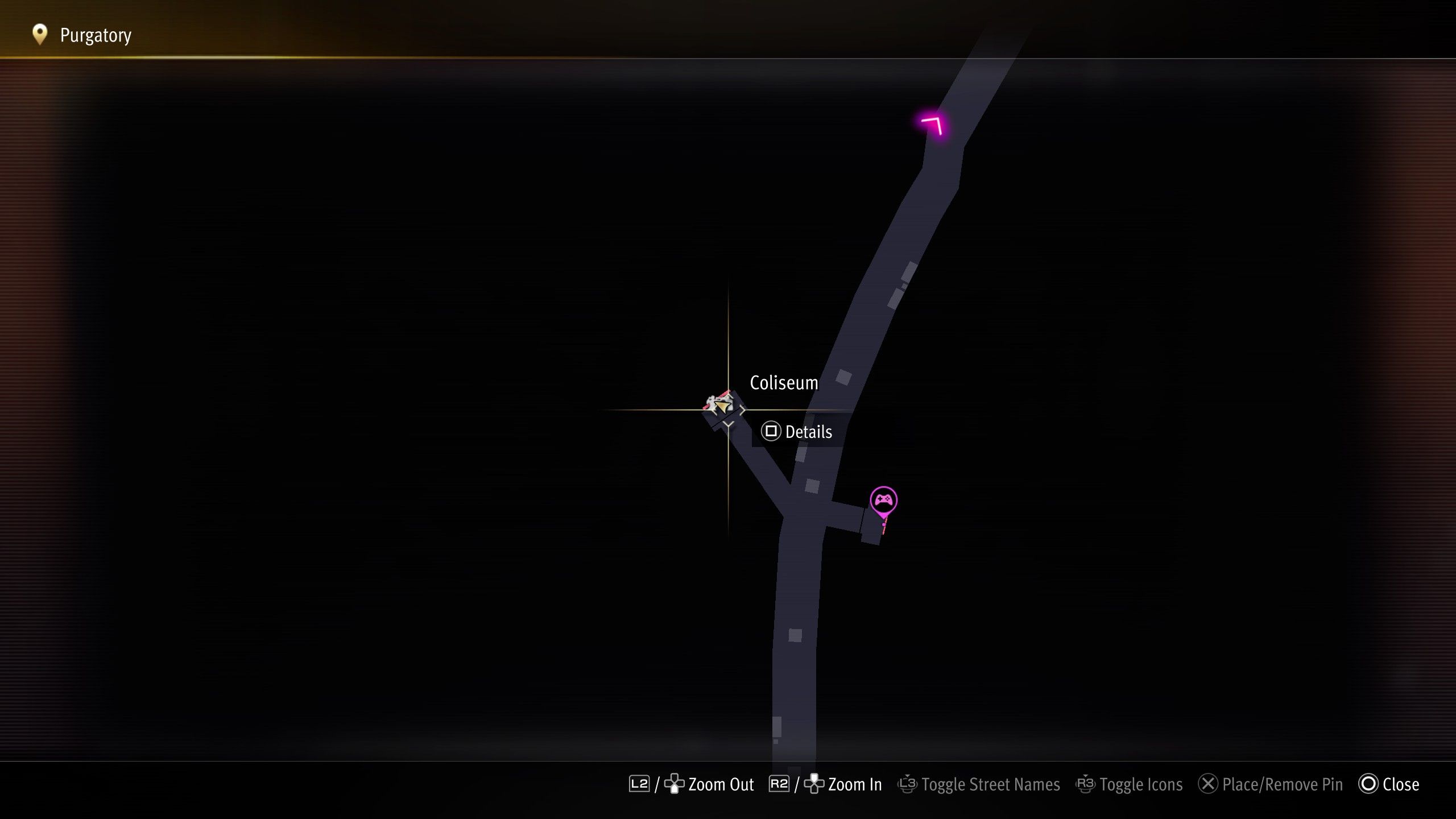The width and height of the screenshot is (1456, 819).
Task: Open Details for the Coliseum
Action: (x=808, y=431)
